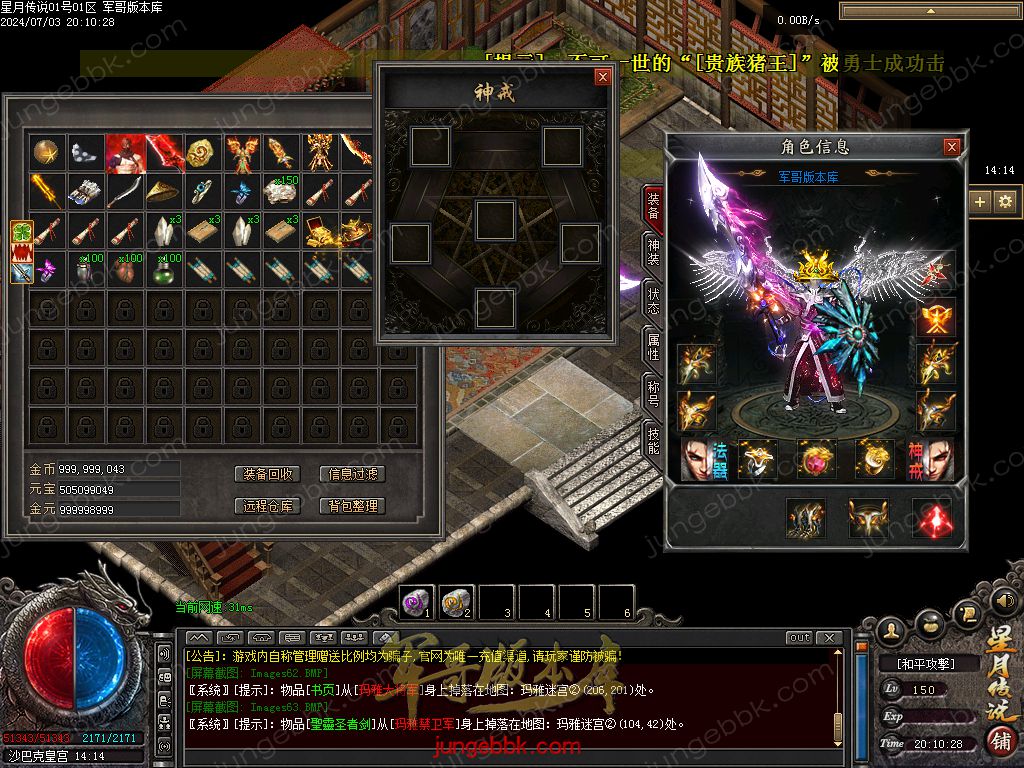
Task: Open the 远程仓库 remote warehouse
Action: pos(268,506)
